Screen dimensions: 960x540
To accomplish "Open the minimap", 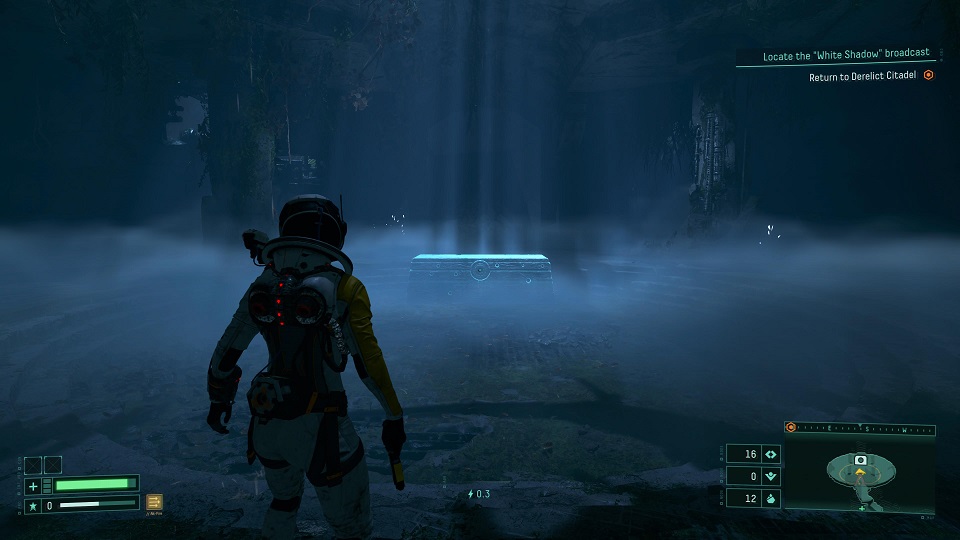I will [859, 474].
